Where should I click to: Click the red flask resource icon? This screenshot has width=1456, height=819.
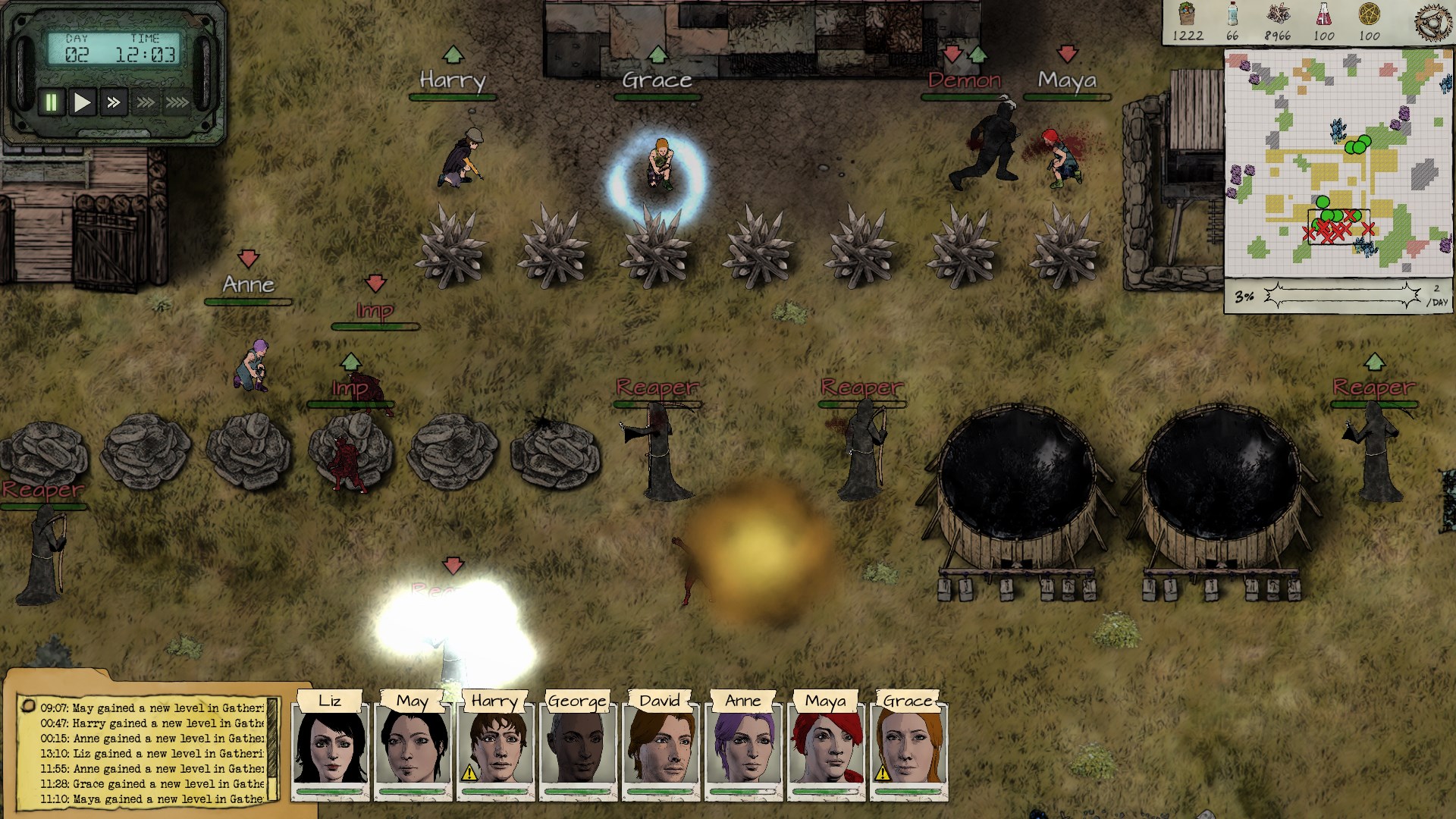click(x=1324, y=15)
